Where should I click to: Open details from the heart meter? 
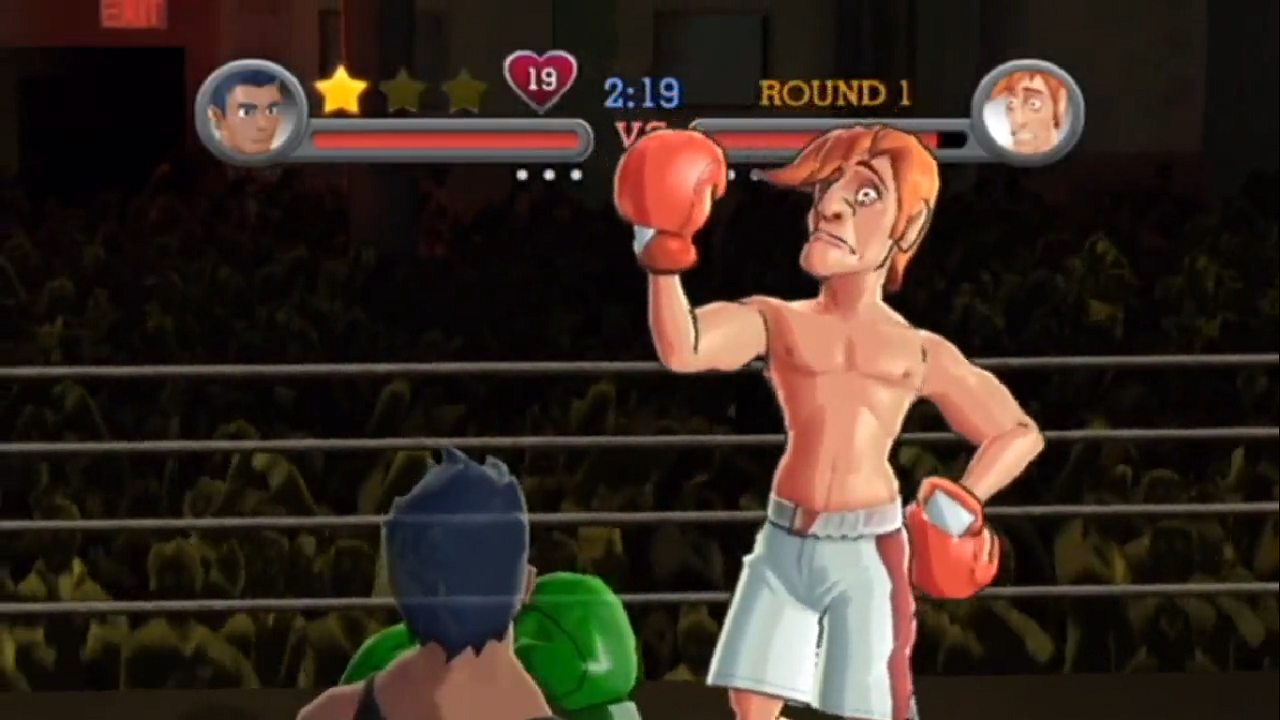pyautogui.click(x=541, y=80)
